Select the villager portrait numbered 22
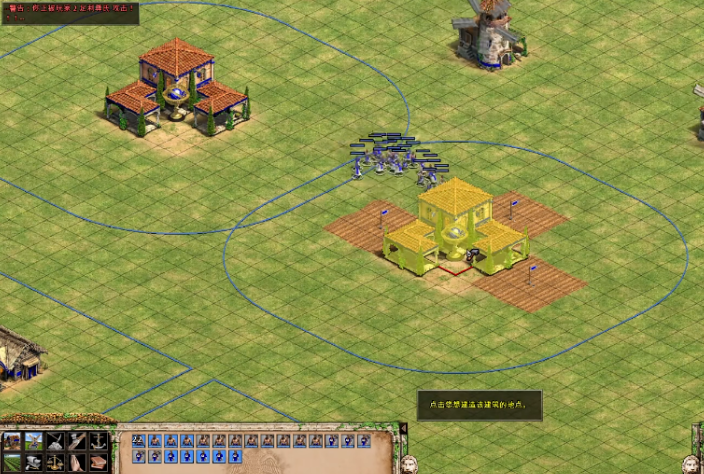Image resolution: width=704 pixels, height=474 pixels. pyautogui.click(x=138, y=440)
